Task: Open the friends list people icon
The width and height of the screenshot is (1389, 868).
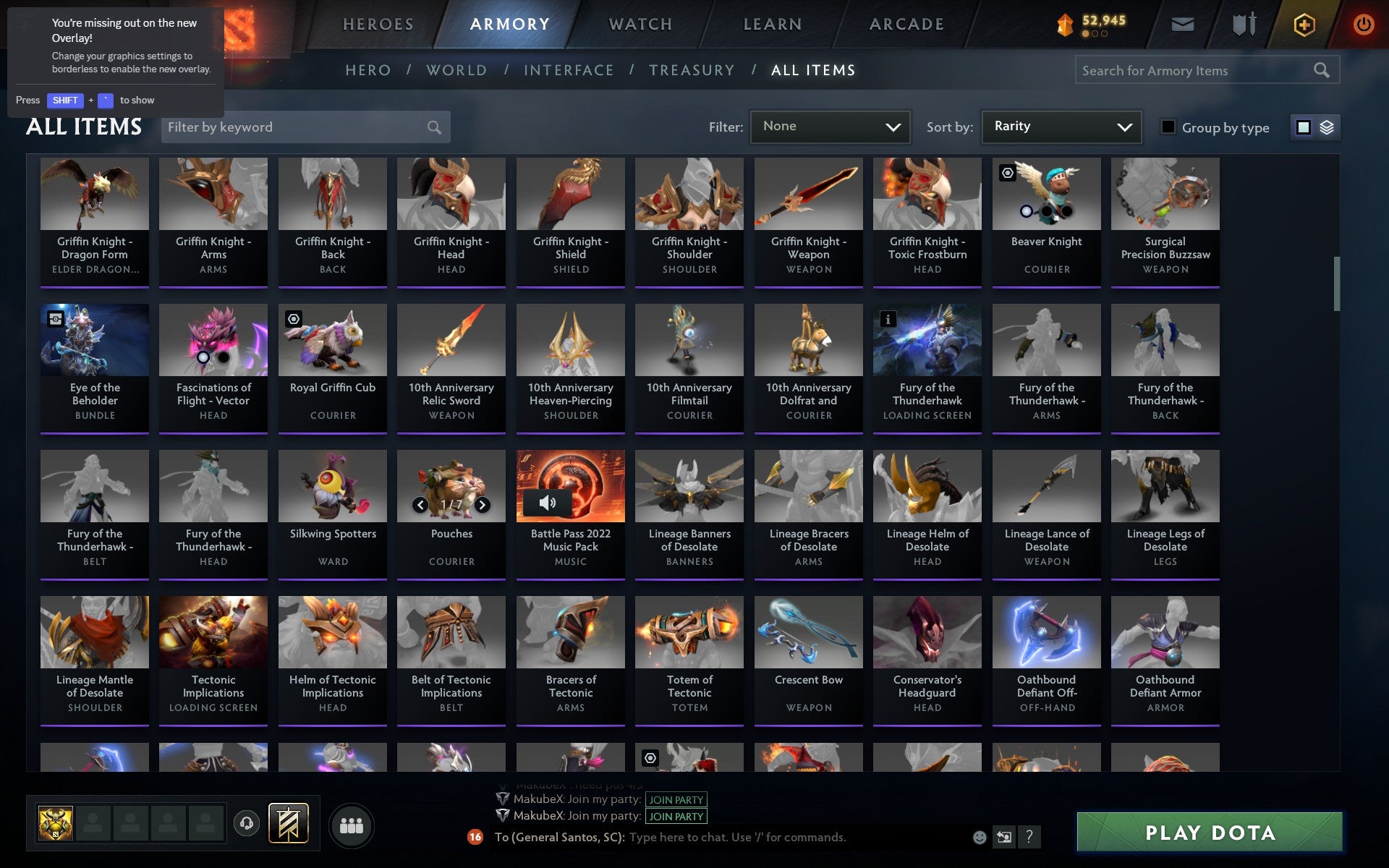Action: (x=352, y=825)
